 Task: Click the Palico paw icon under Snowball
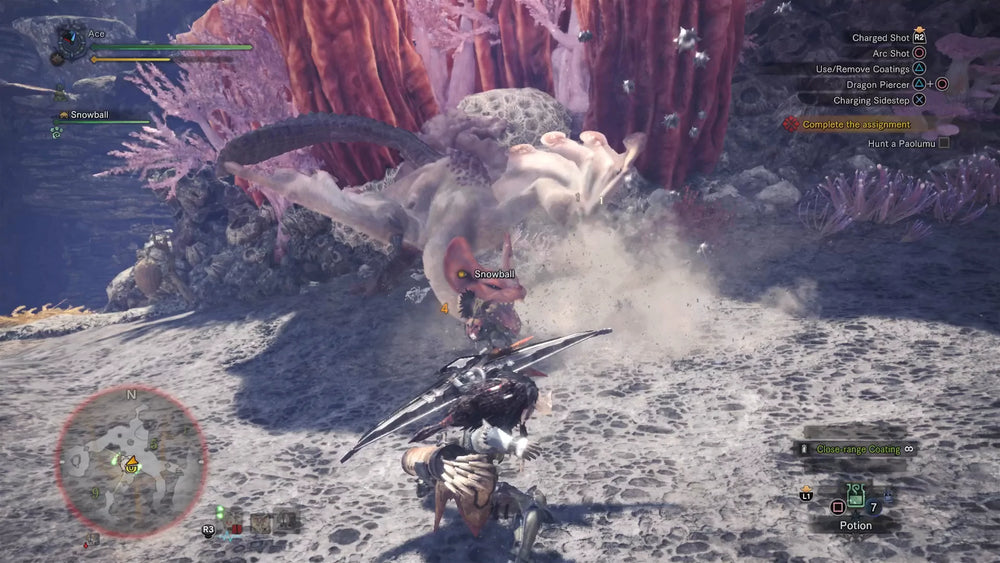(57, 131)
